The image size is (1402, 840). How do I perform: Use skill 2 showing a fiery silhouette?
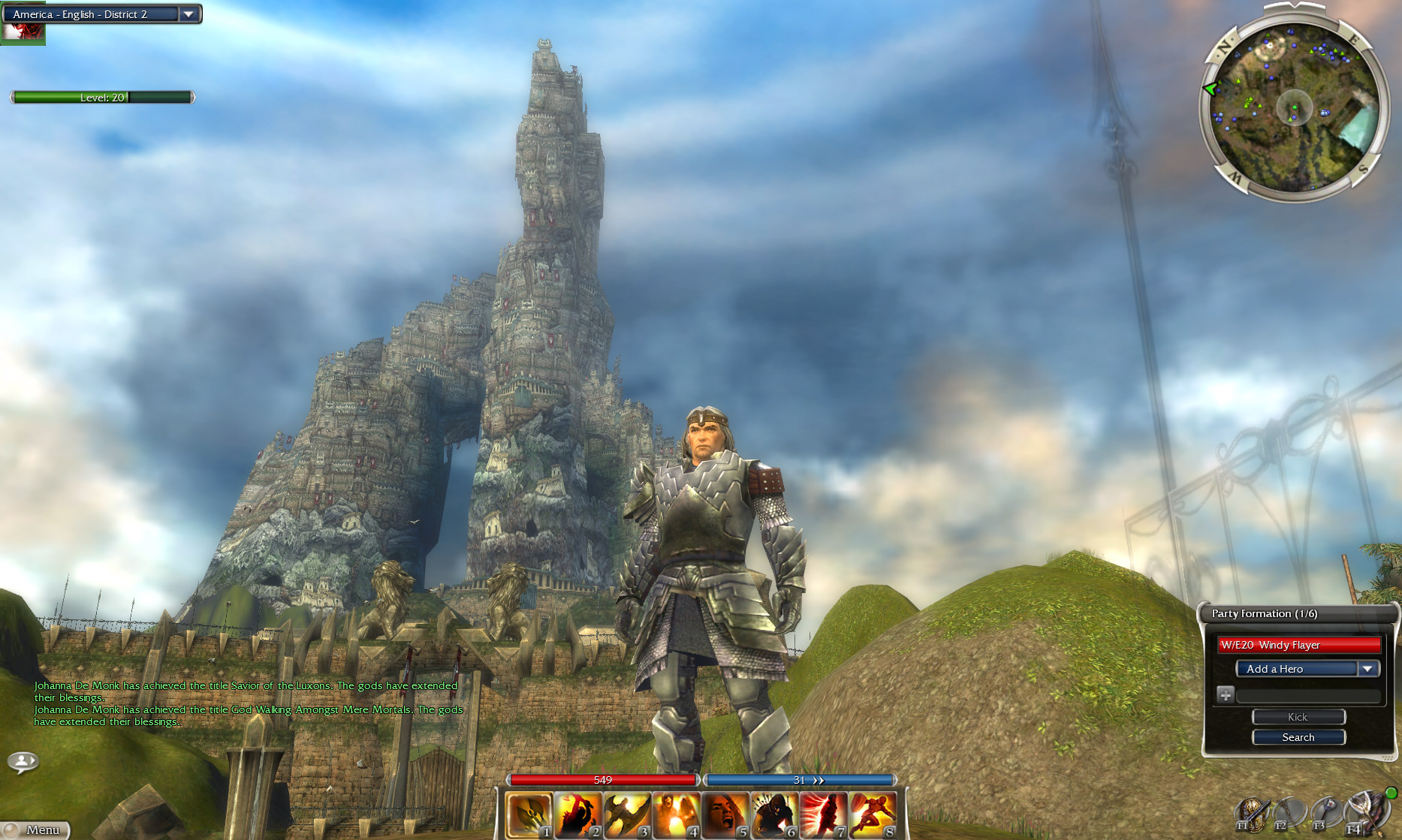coord(578,816)
